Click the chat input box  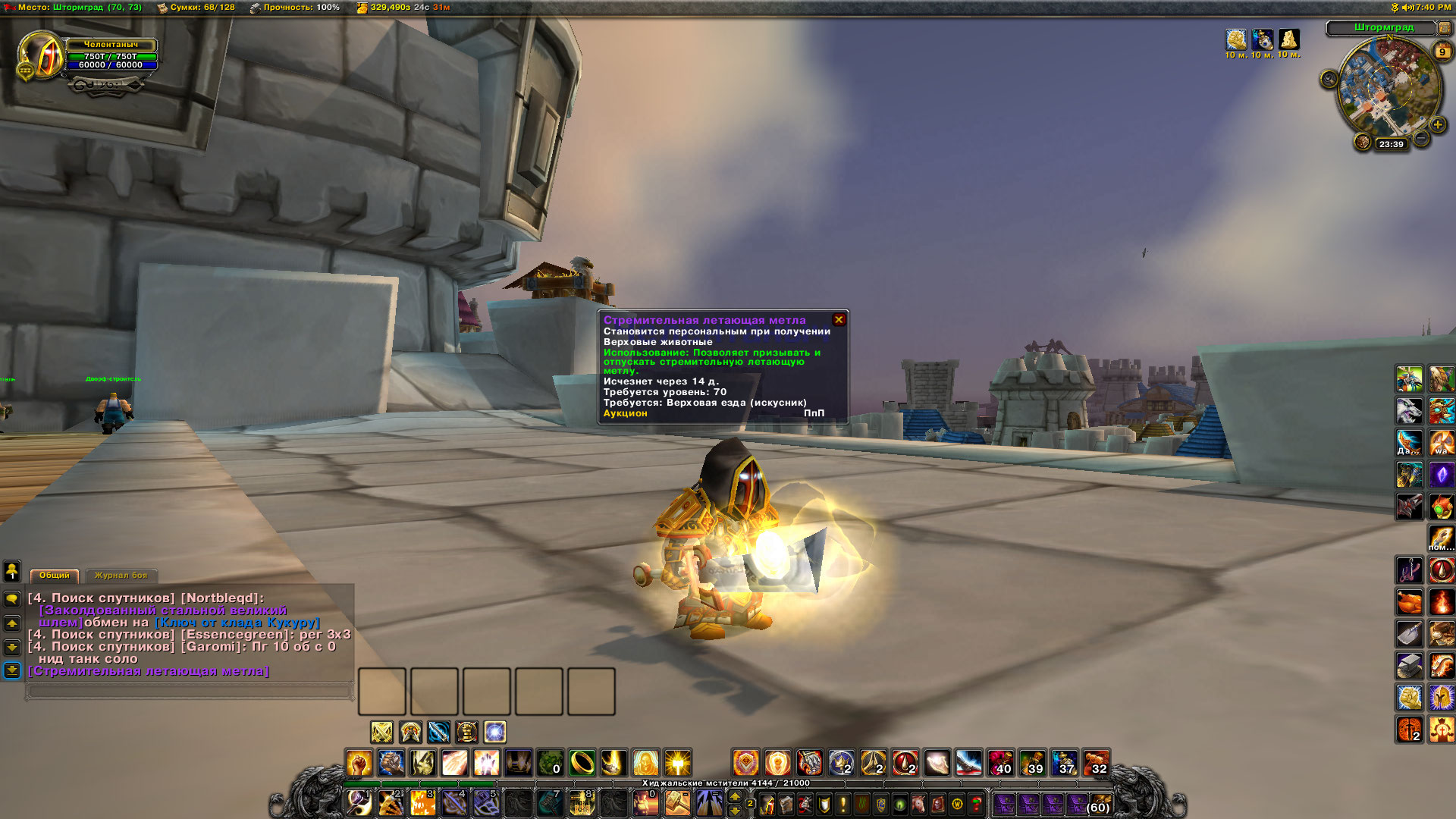190,691
